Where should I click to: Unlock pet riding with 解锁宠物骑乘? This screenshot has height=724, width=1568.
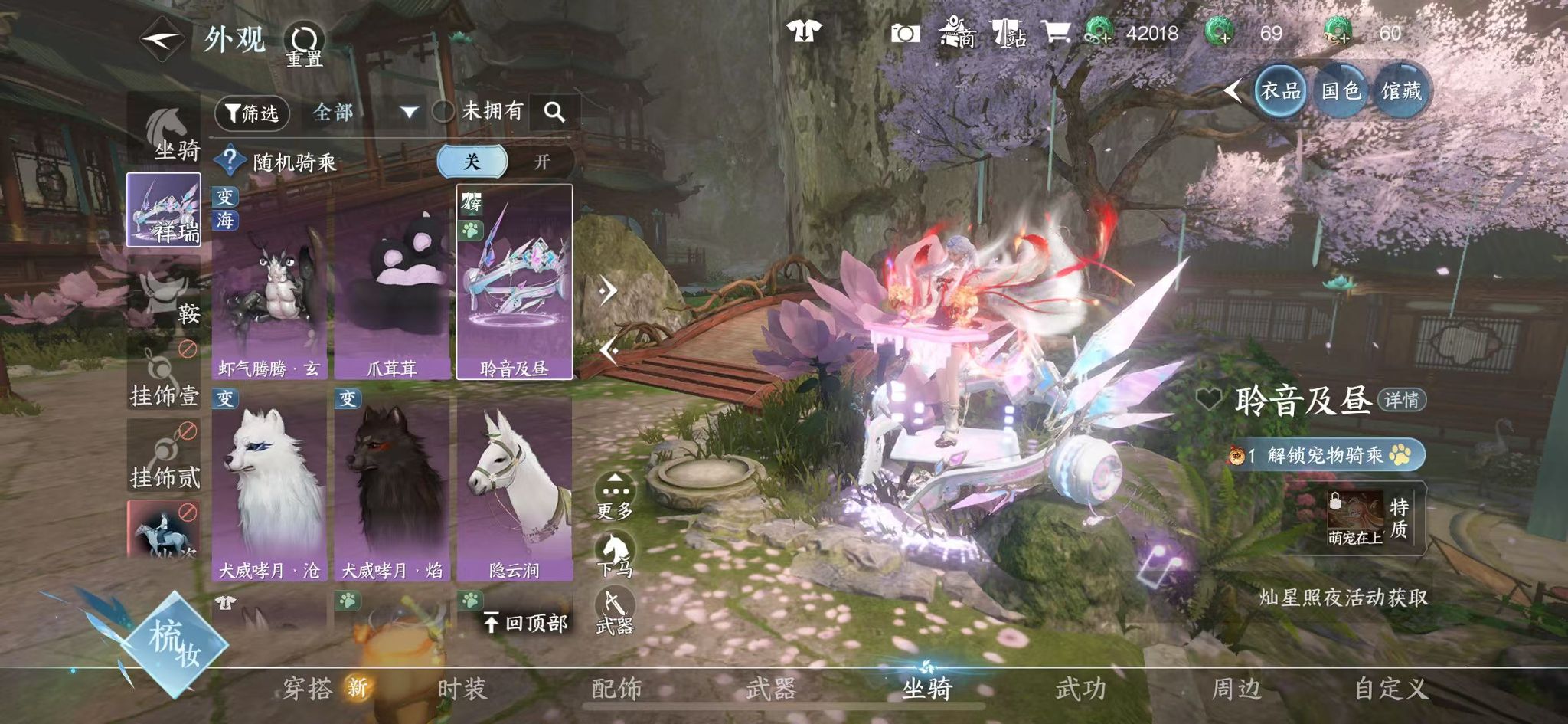1325,455
